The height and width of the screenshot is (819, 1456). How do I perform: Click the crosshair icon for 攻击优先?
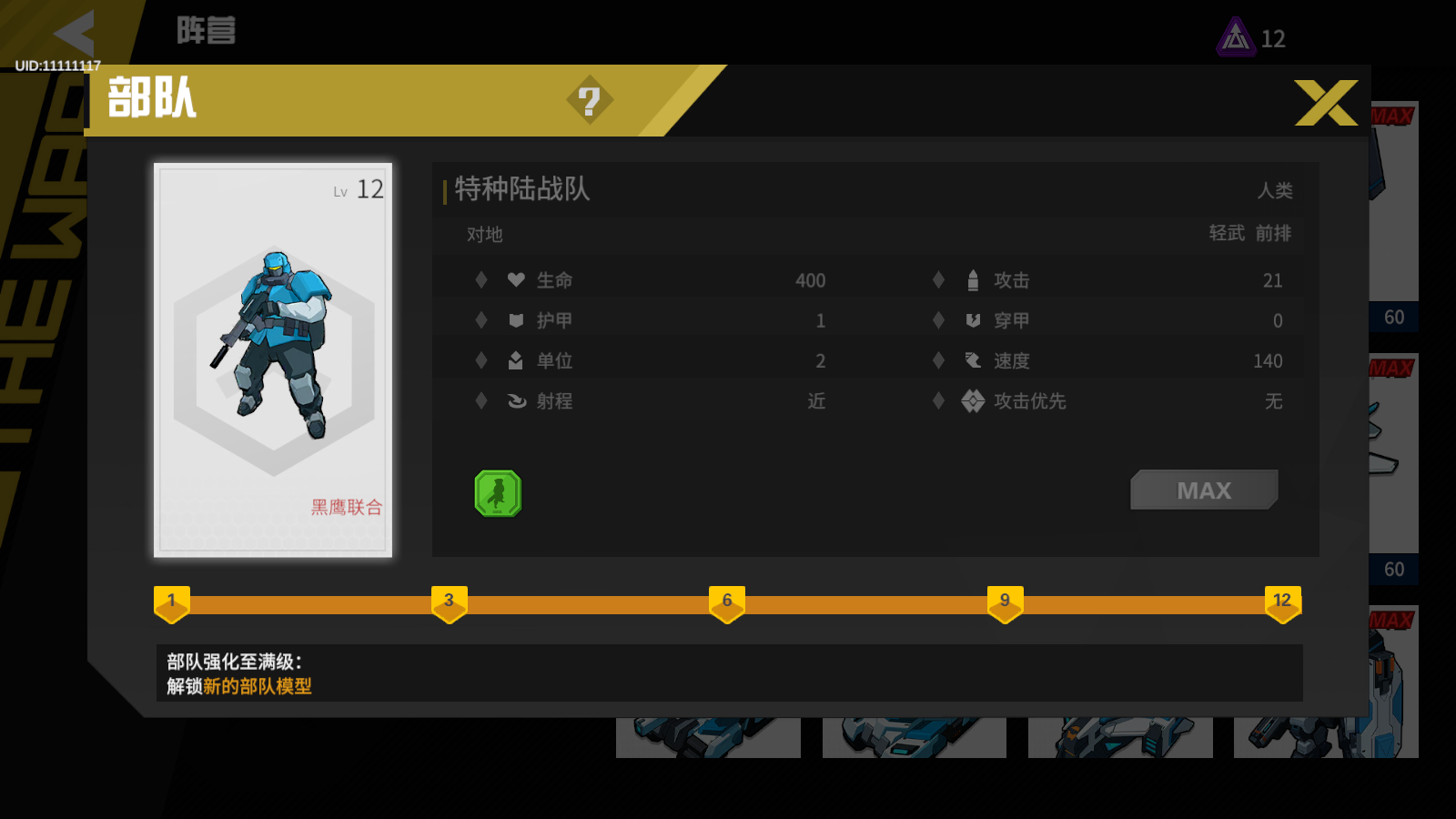click(971, 401)
